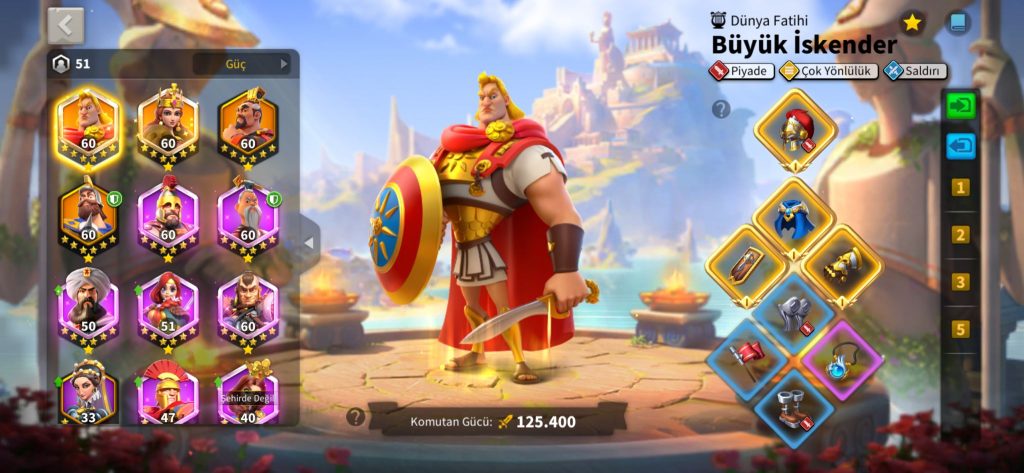Open the Güç sort dropdown
Image resolution: width=1024 pixels, height=473 pixels.
243,64
